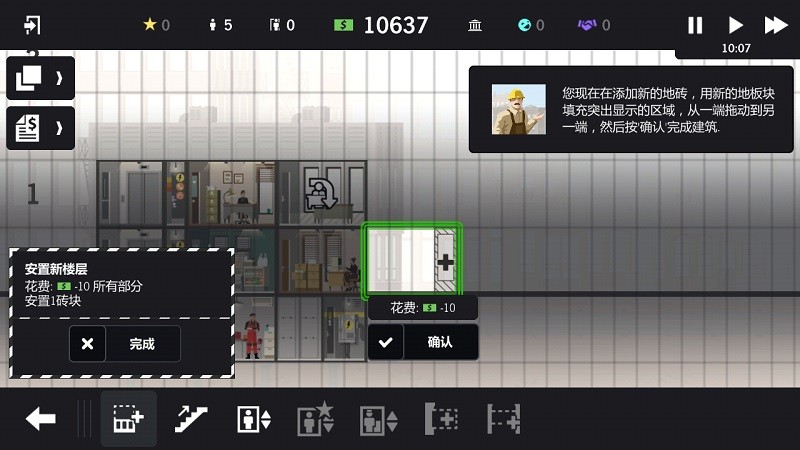Click the purple handshake icon

pyautogui.click(x=587, y=25)
